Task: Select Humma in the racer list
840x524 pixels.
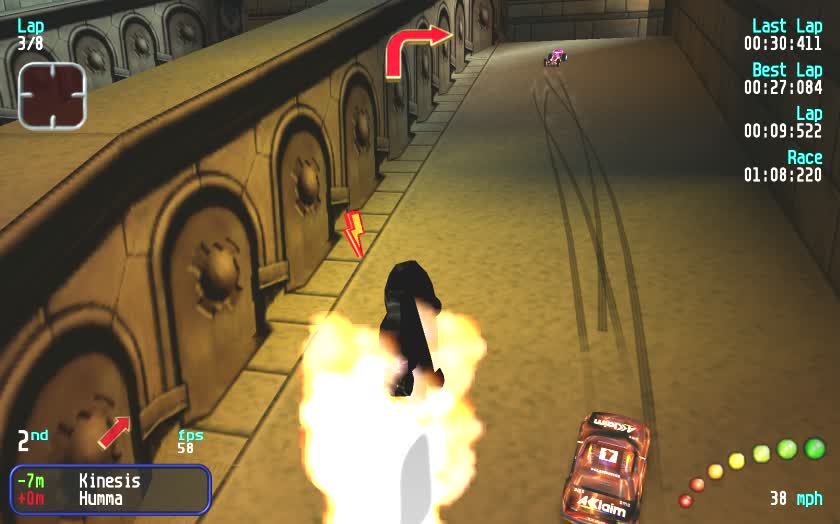Action: coord(101,498)
